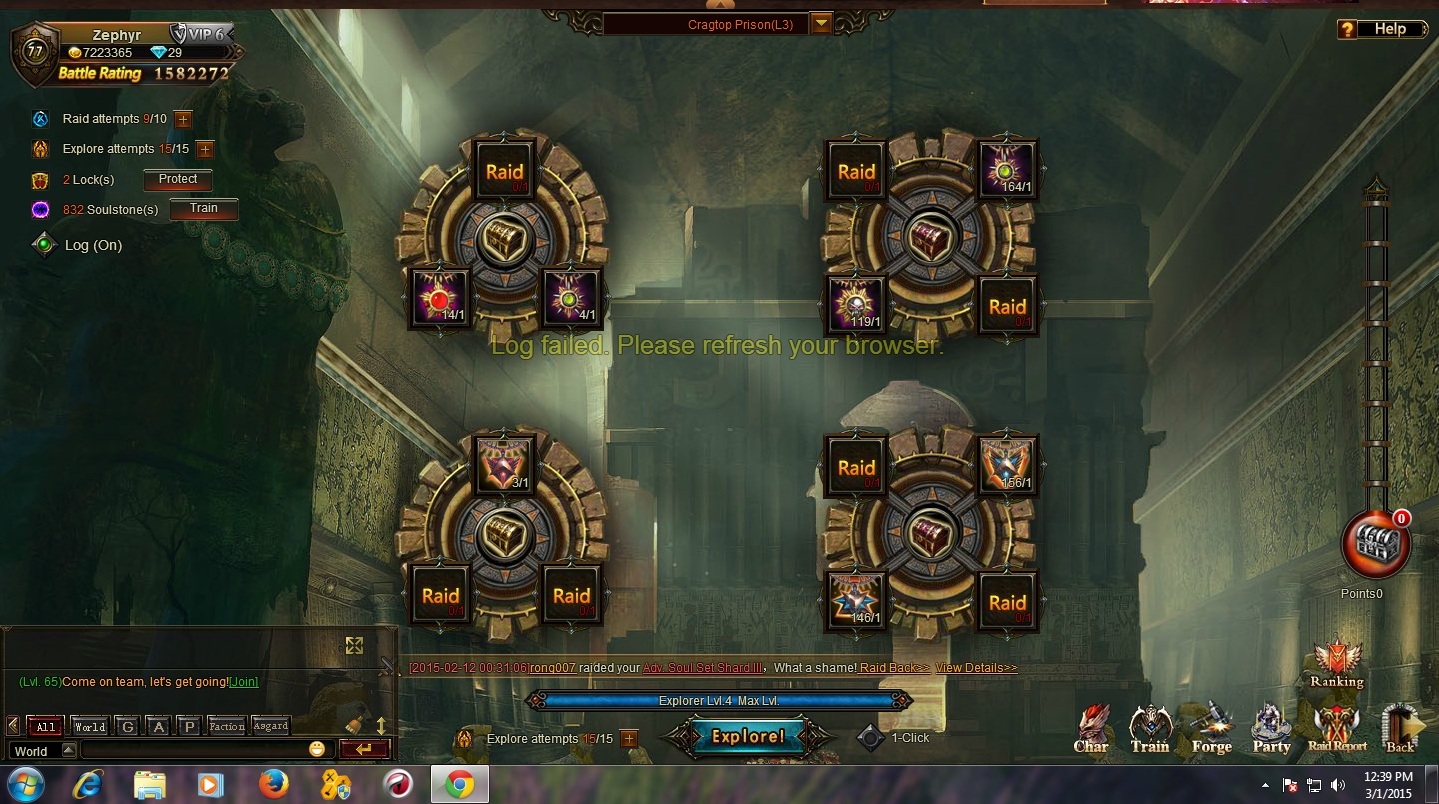Open View Details of the raid
Screen dimensions: 1439x804
[976, 668]
